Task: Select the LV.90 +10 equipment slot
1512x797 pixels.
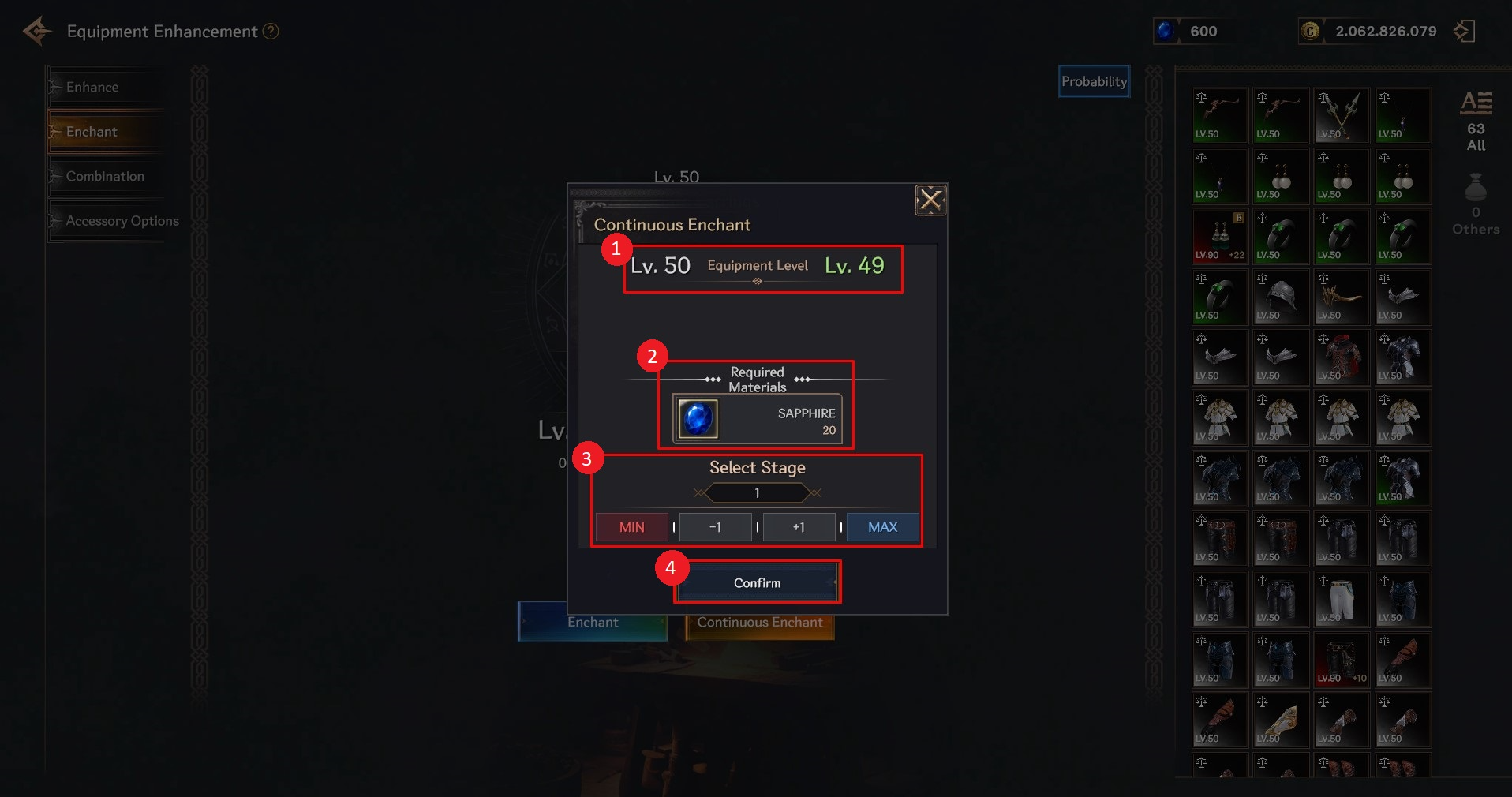Action: coord(1342,660)
